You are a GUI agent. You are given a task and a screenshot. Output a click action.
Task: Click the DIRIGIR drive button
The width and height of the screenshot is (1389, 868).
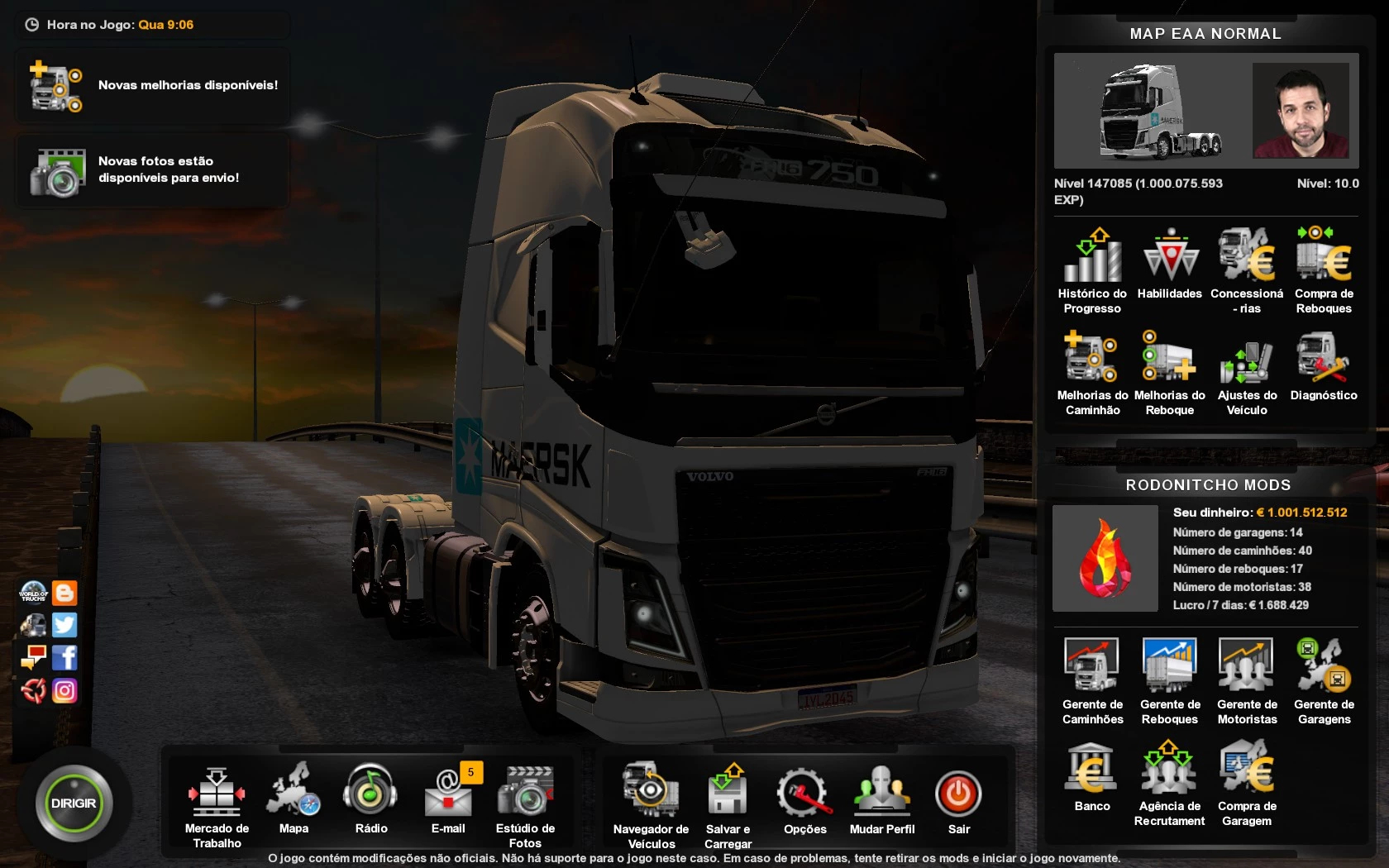point(74,804)
